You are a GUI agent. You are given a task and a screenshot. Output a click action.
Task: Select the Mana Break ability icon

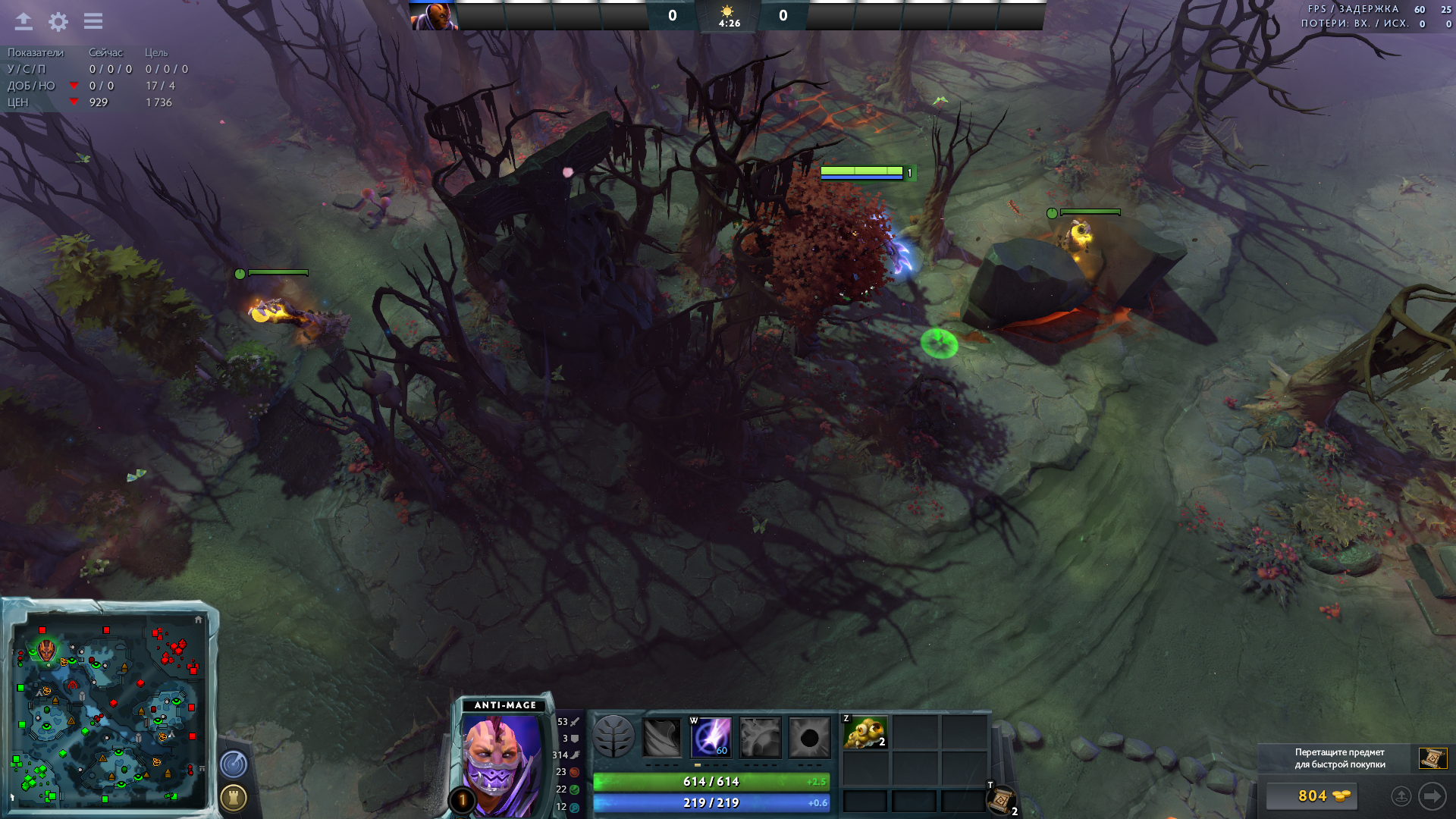662,737
